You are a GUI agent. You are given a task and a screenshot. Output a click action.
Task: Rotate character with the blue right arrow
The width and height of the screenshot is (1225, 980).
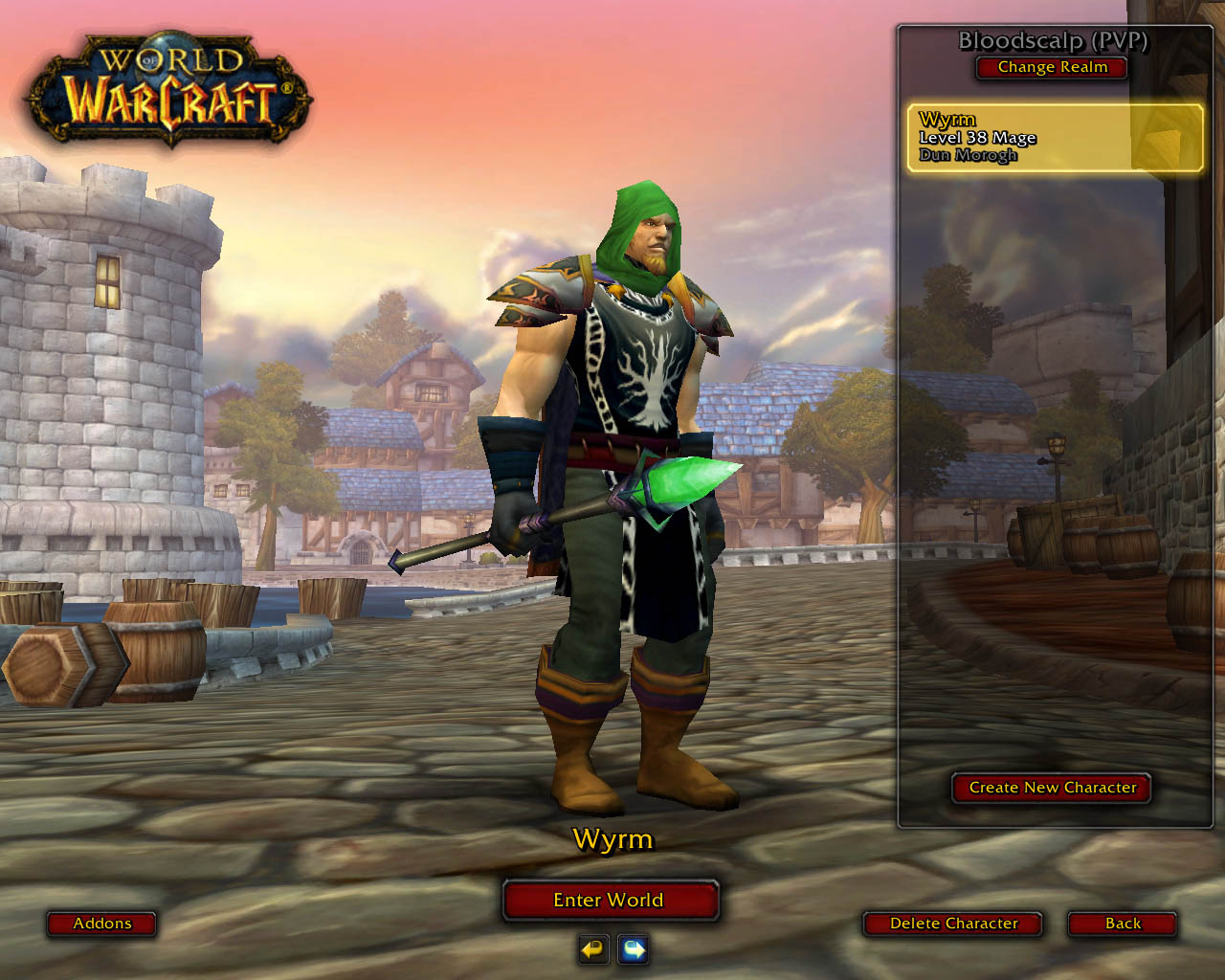633,949
